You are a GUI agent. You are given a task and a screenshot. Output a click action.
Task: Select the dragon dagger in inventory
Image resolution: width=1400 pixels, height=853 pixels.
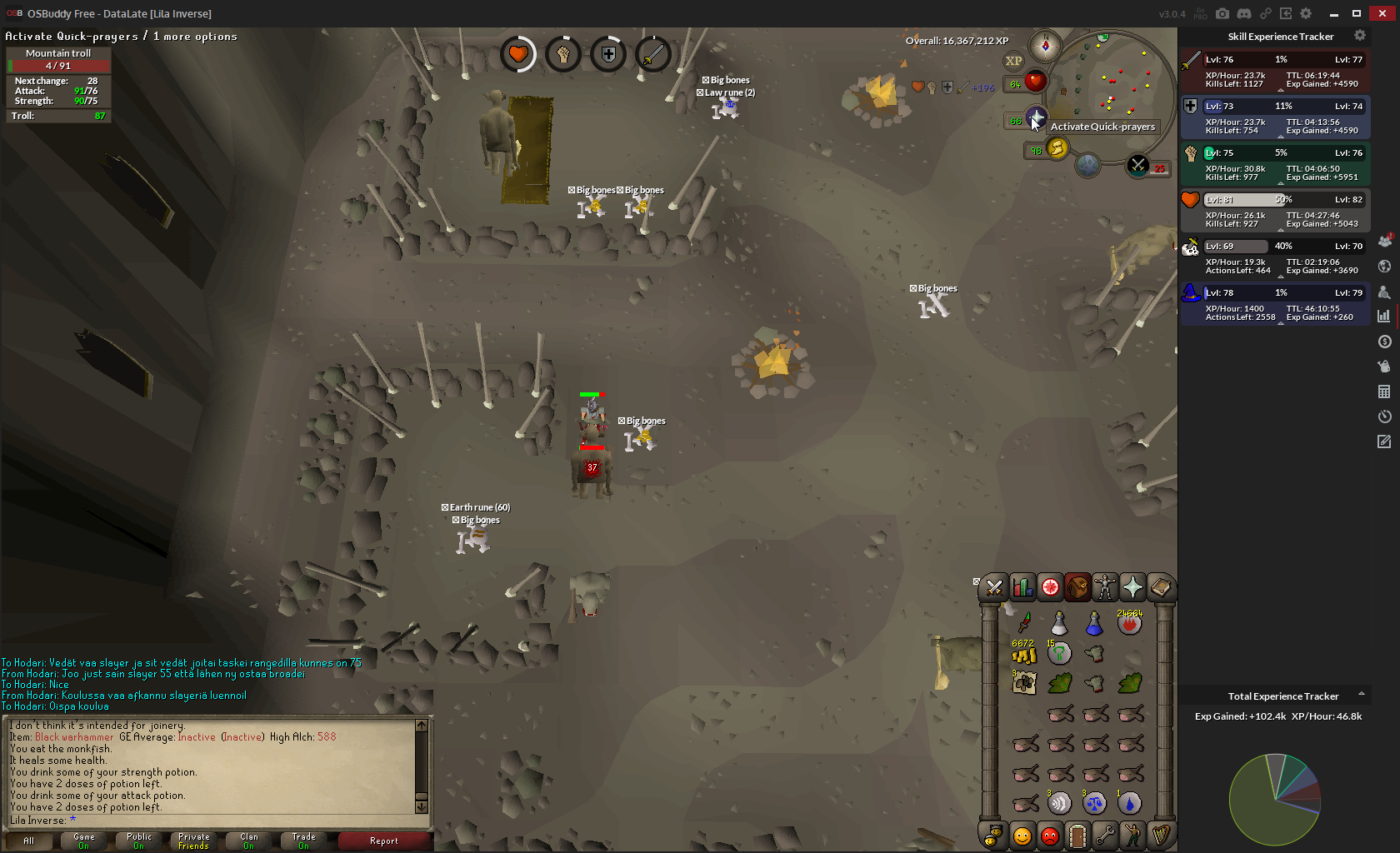(x=1024, y=623)
